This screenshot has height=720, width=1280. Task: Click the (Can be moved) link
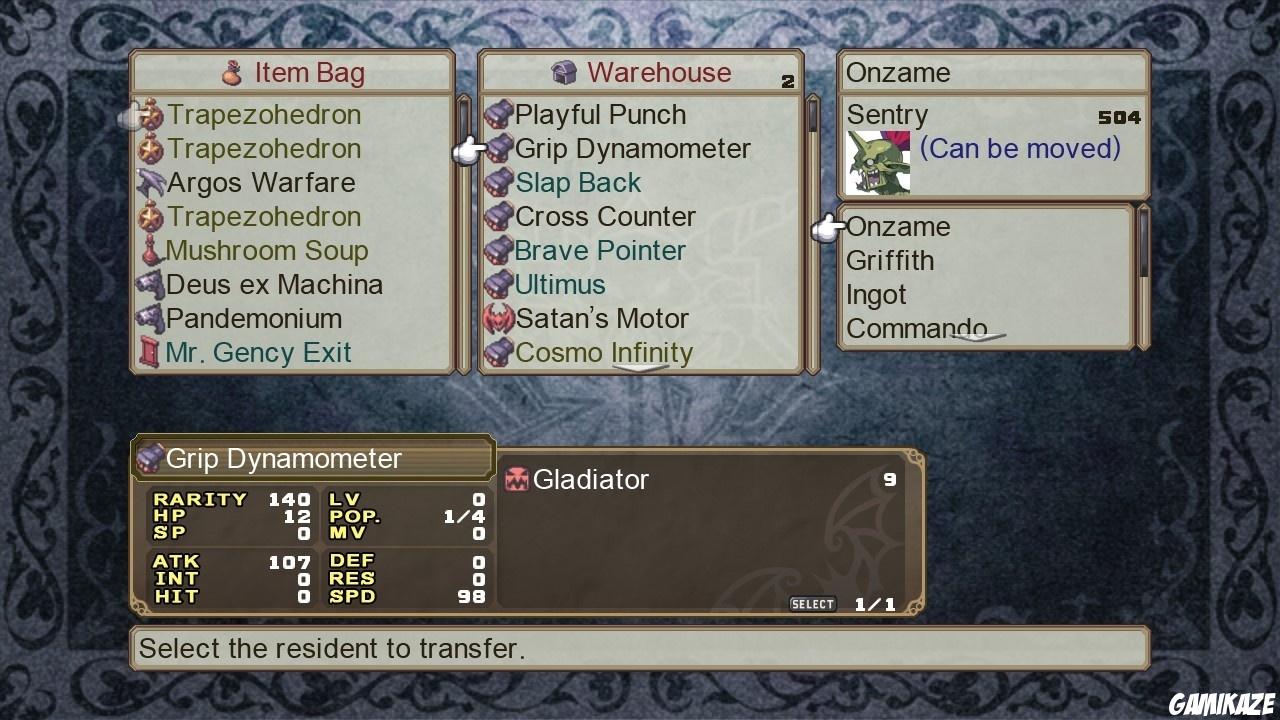[x=1019, y=148]
